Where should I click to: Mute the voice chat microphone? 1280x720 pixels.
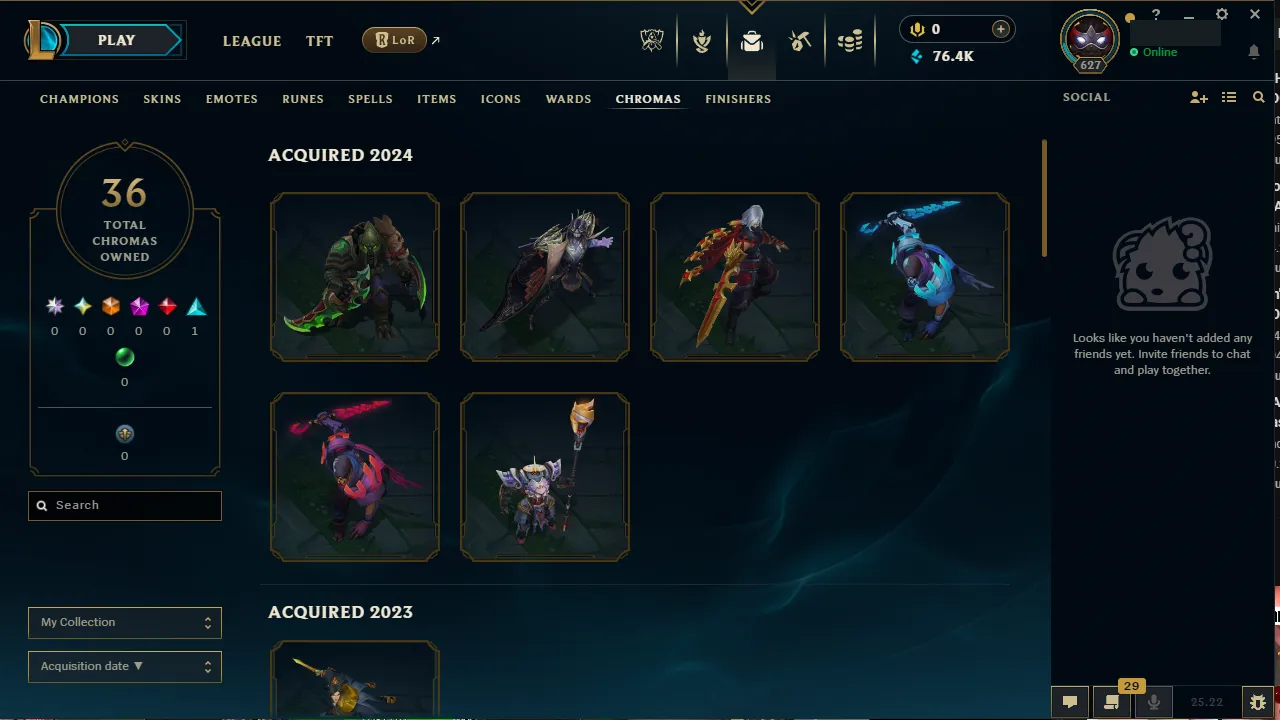pos(1154,701)
